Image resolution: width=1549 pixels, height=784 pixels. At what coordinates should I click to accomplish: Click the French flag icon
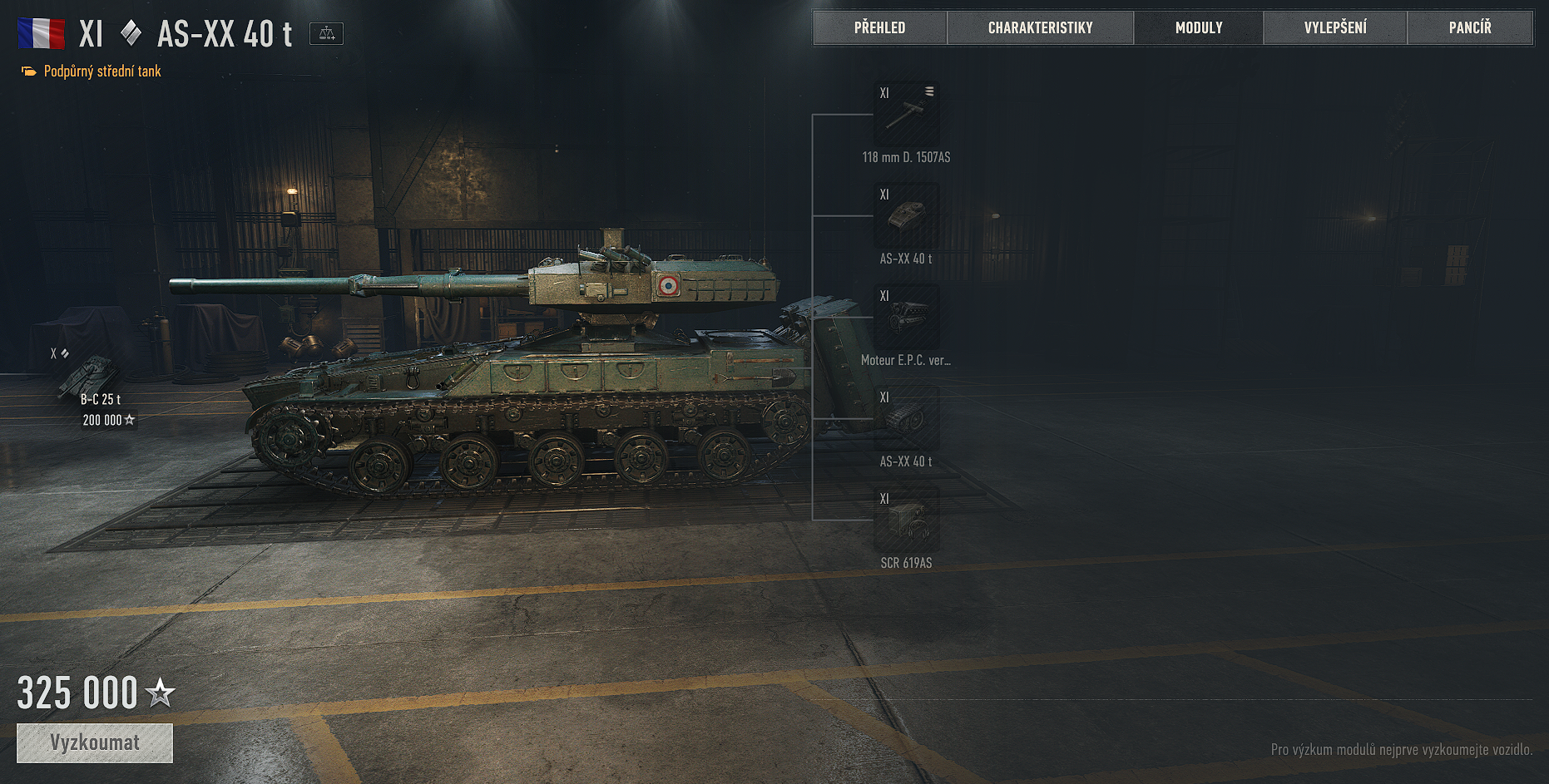coord(41,32)
